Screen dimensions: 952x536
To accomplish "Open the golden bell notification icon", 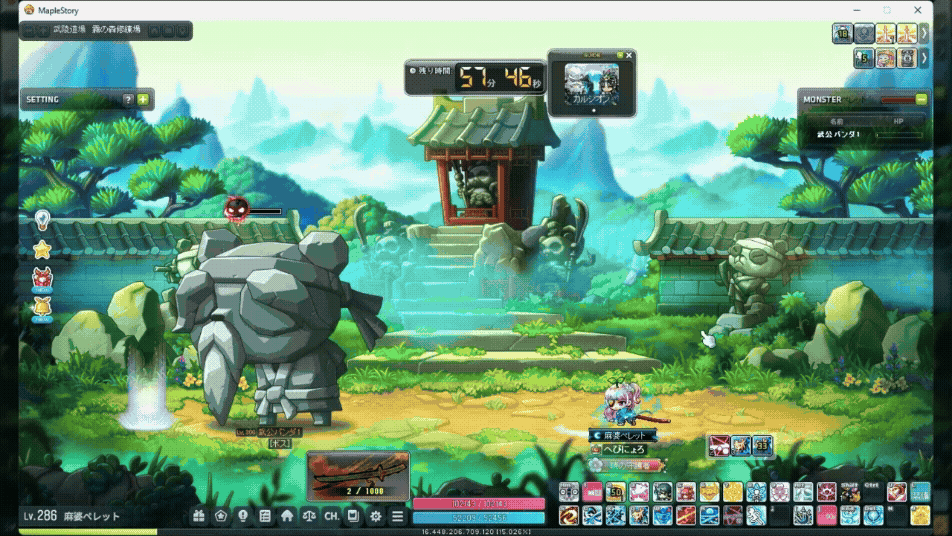I will point(42,307).
